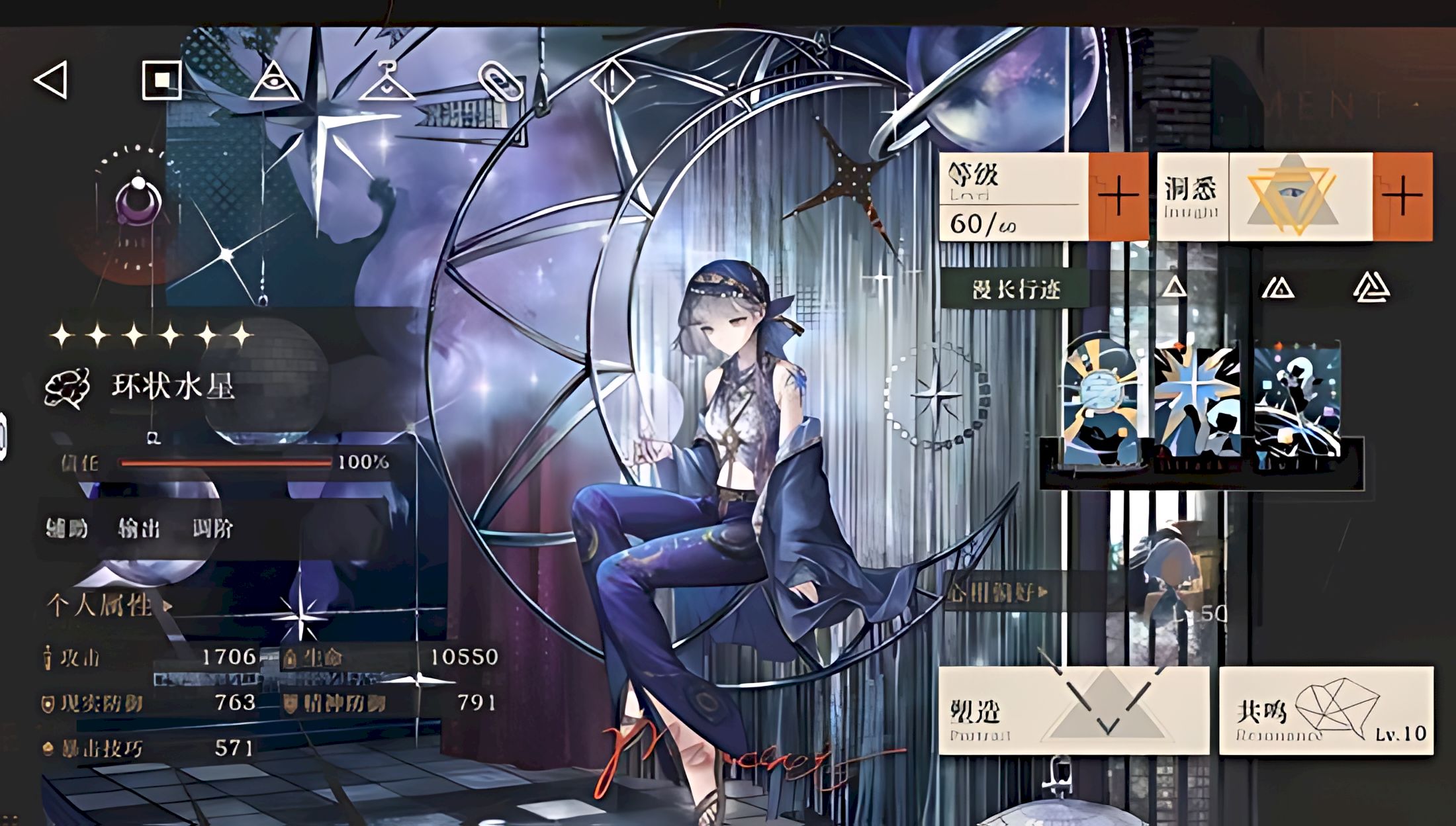Click the chain link icon
This screenshot has width=1456, height=826.
[x=500, y=84]
